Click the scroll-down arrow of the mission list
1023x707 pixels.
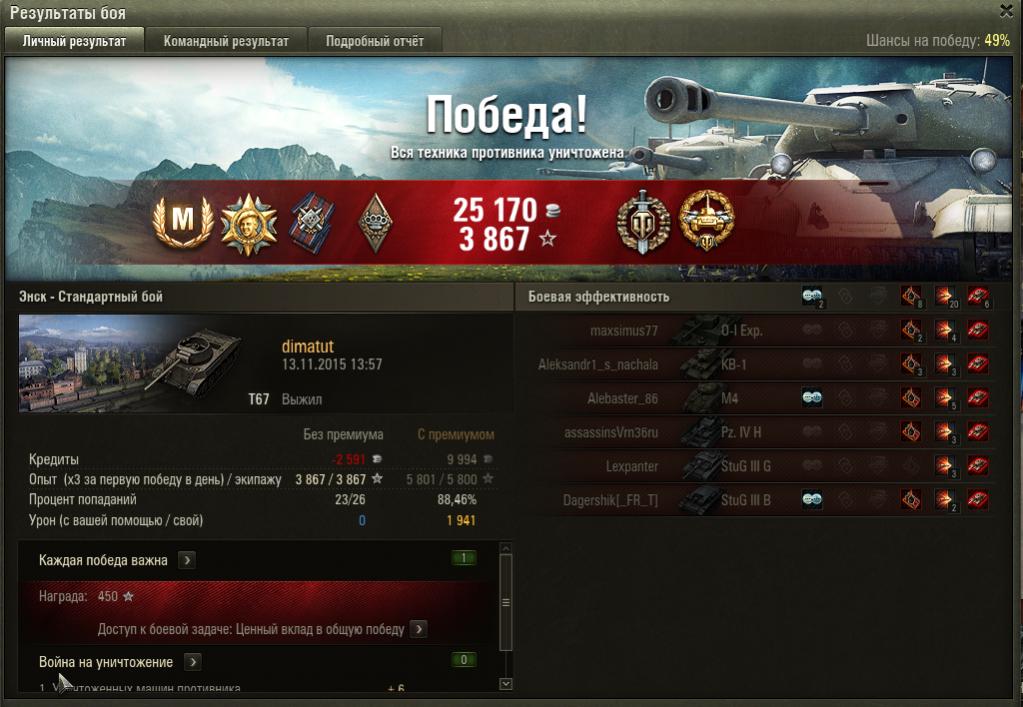tap(505, 684)
